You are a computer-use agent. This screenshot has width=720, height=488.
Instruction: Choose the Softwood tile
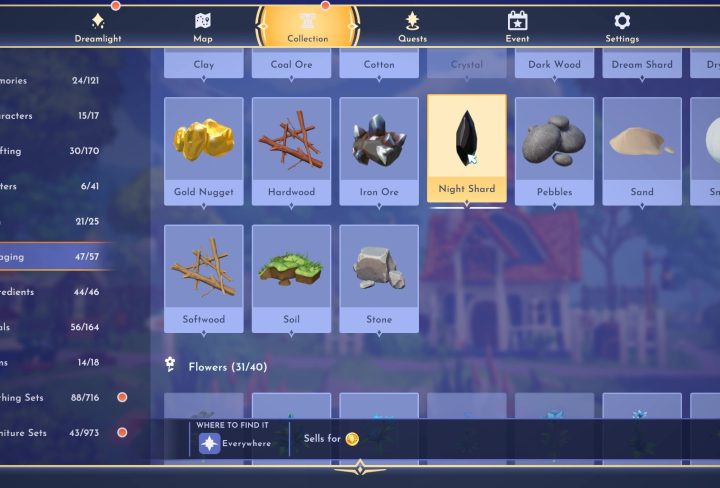click(204, 278)
